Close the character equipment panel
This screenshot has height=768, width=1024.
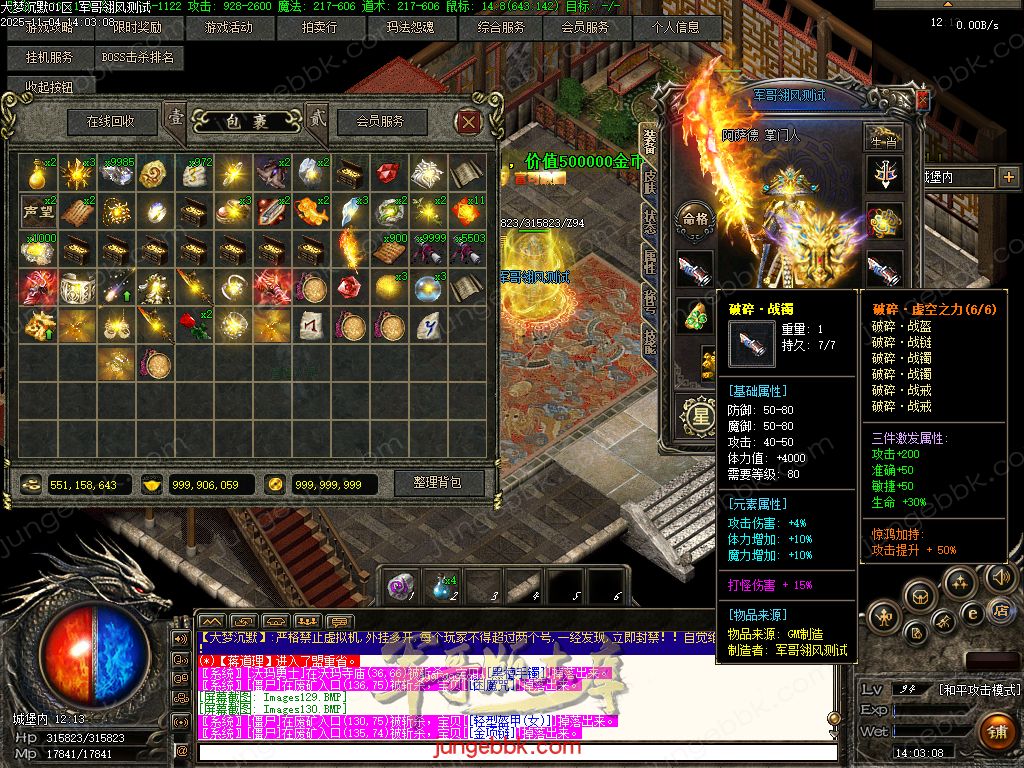click(x=922, y=98)
